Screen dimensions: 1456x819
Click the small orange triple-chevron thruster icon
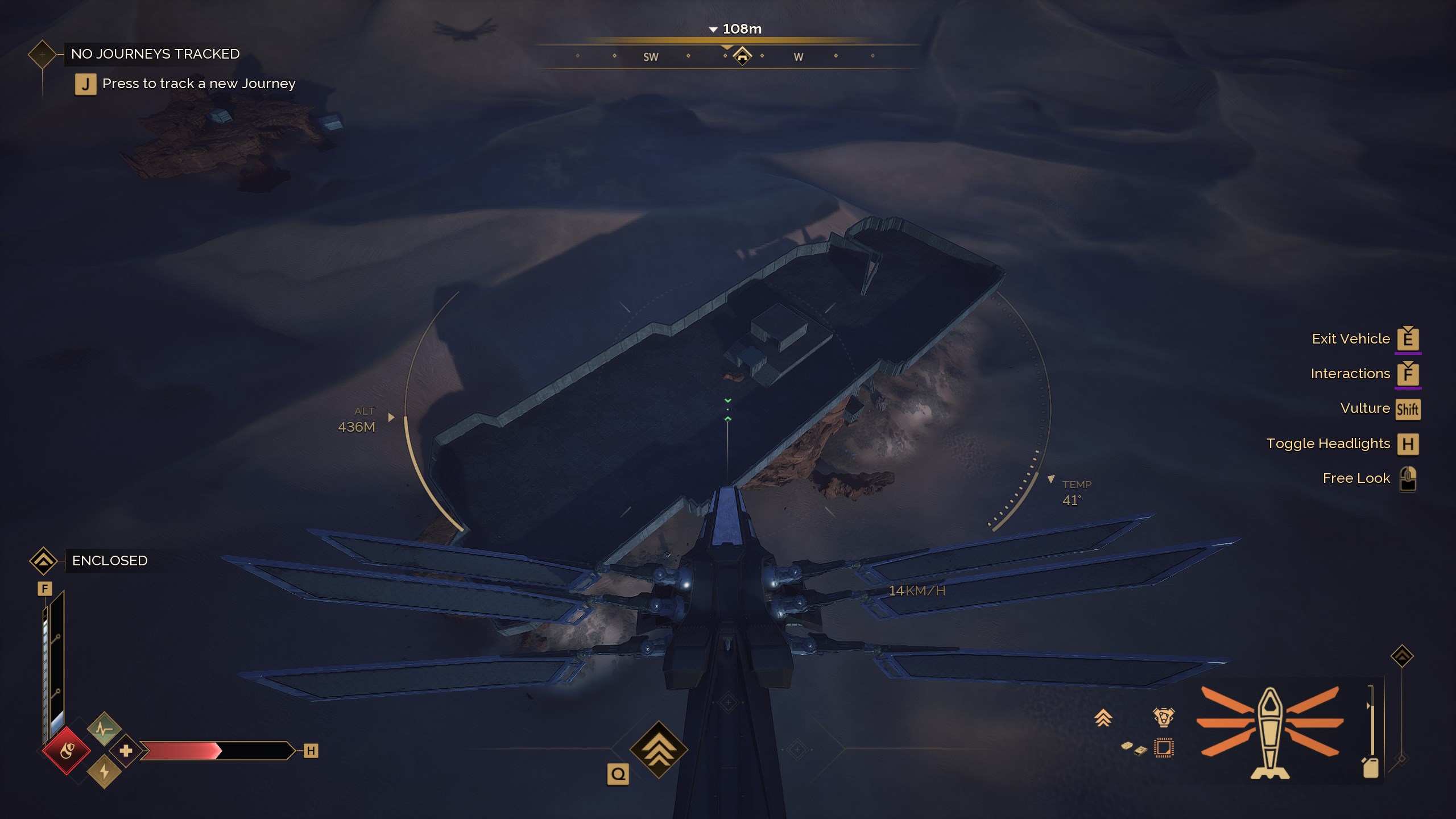(1103, 718)
